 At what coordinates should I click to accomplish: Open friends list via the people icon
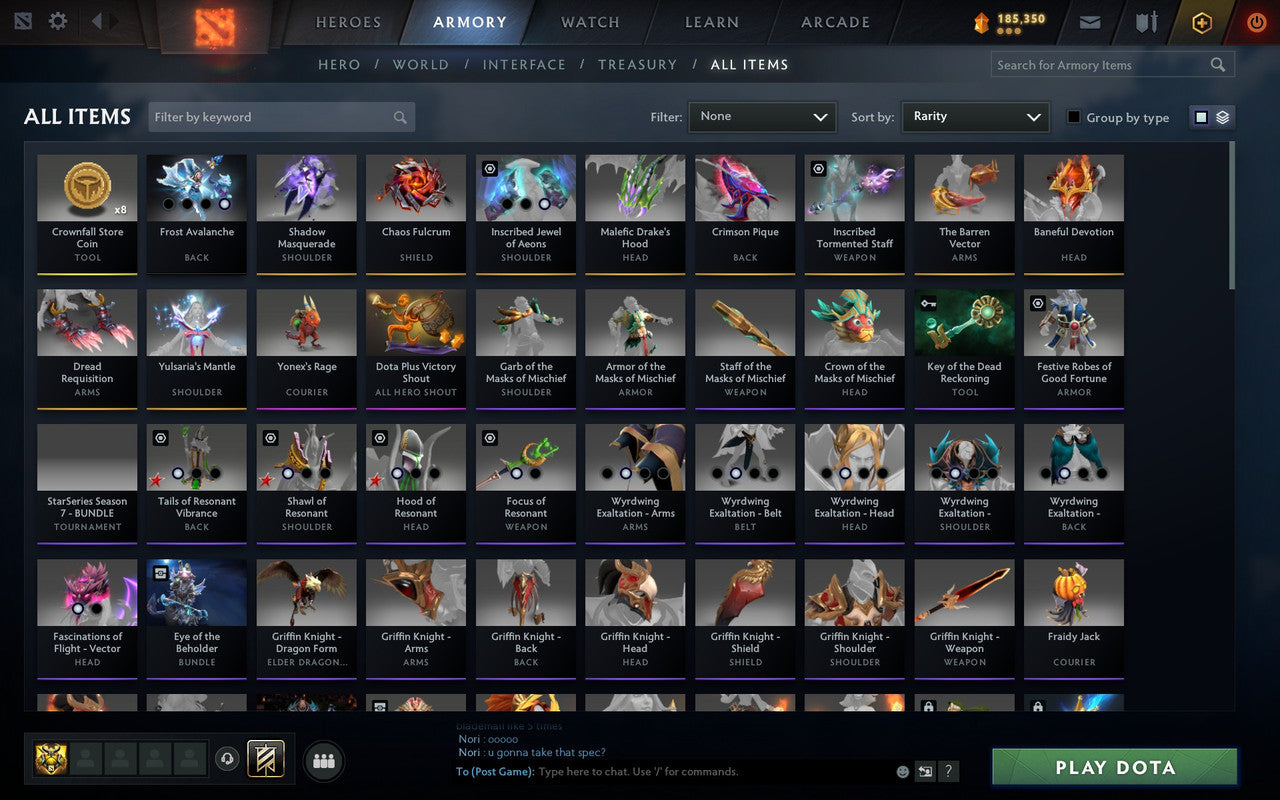point(323,761)
